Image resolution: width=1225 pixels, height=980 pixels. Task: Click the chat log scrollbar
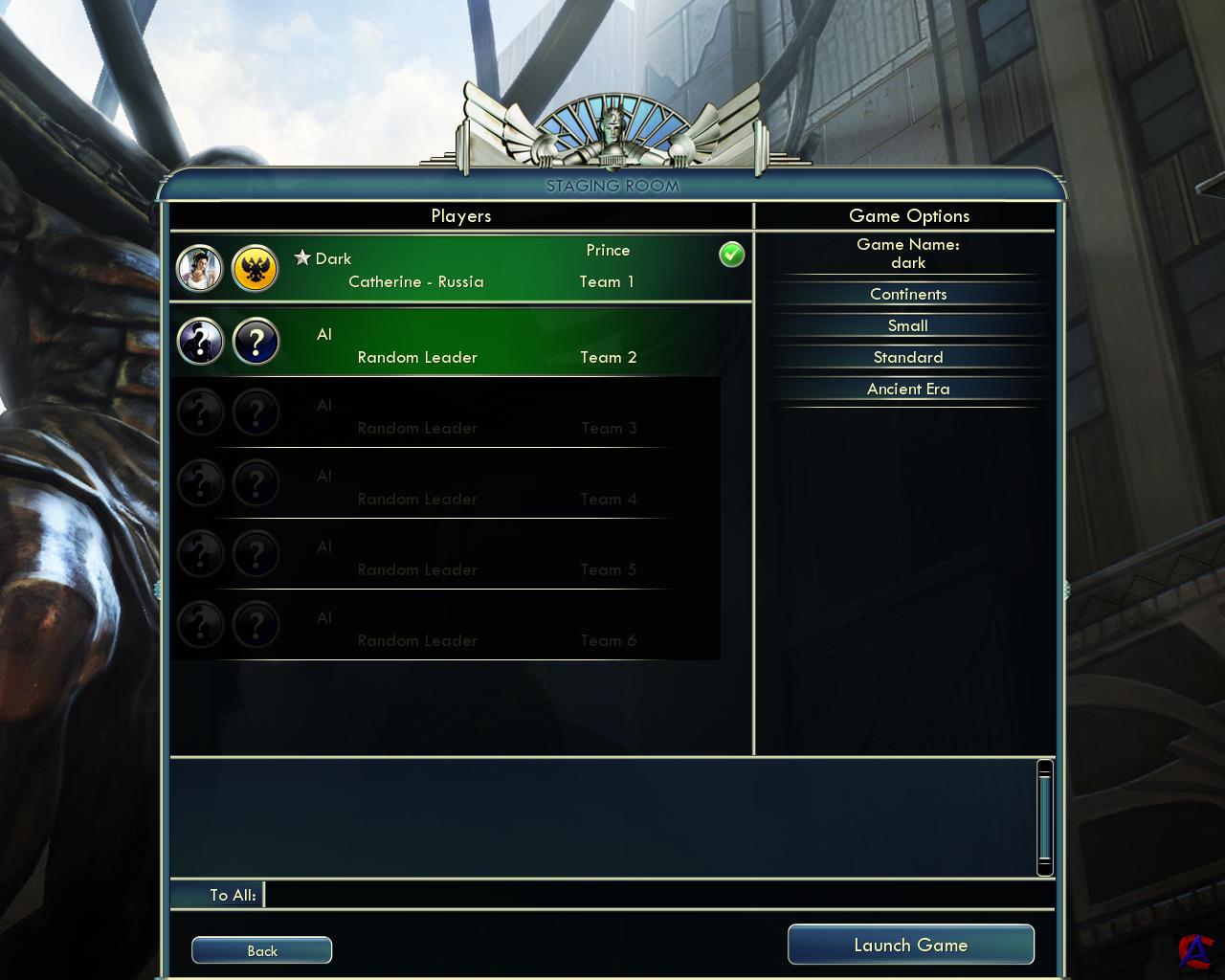pos(1045,817)
